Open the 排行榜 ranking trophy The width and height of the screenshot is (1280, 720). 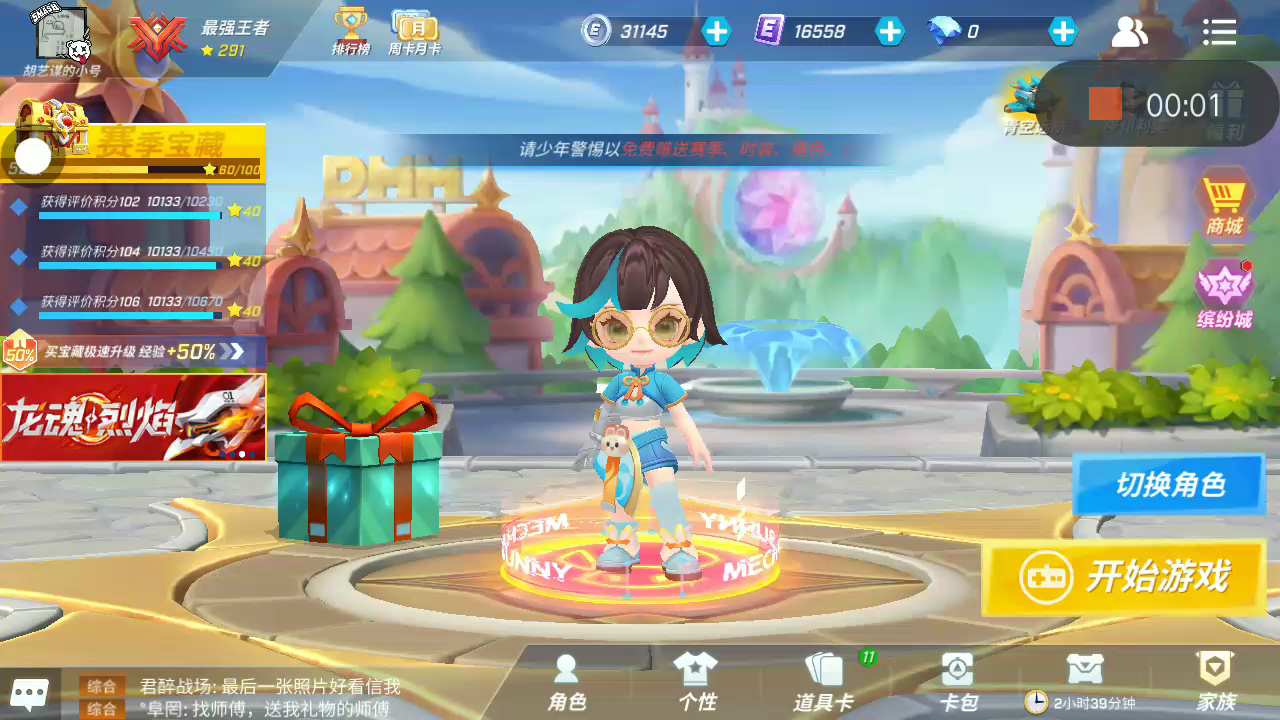351,32
